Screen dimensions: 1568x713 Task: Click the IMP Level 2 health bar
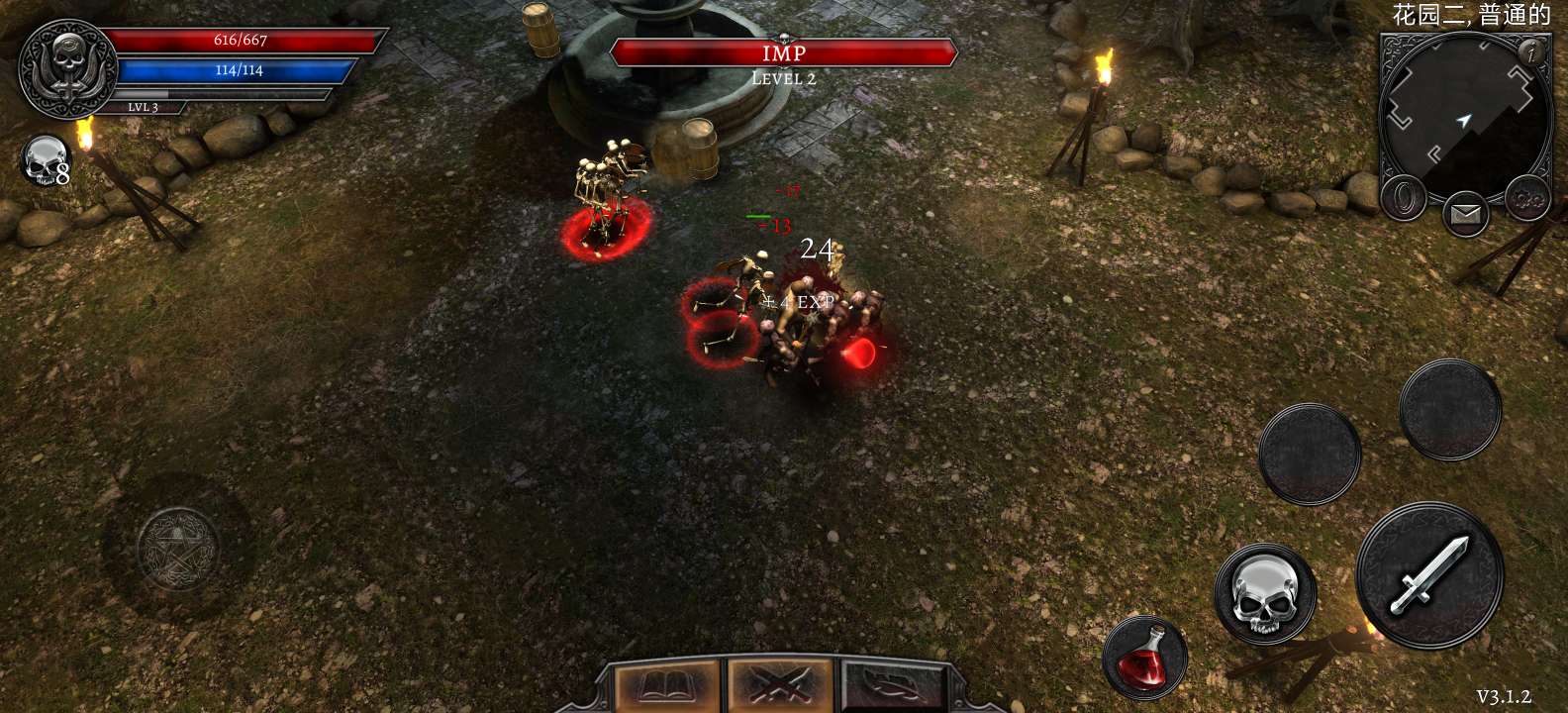tap(785, 54)
